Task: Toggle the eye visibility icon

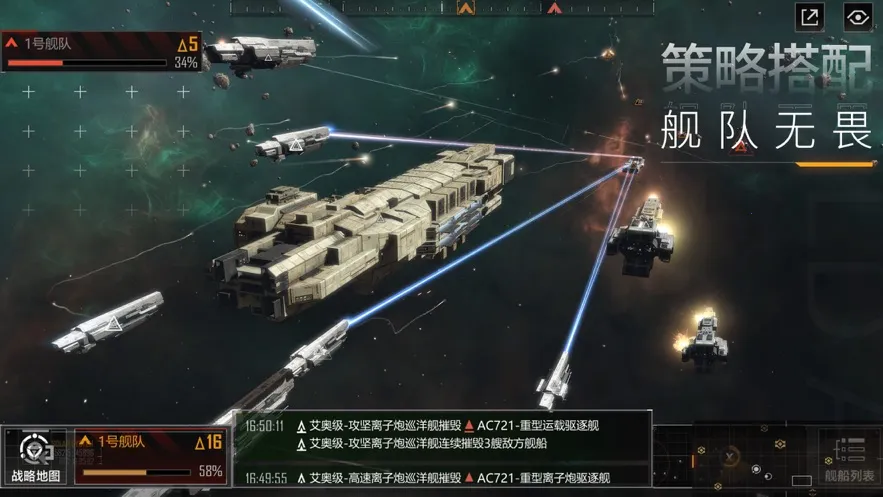Action: click(858, 17)
